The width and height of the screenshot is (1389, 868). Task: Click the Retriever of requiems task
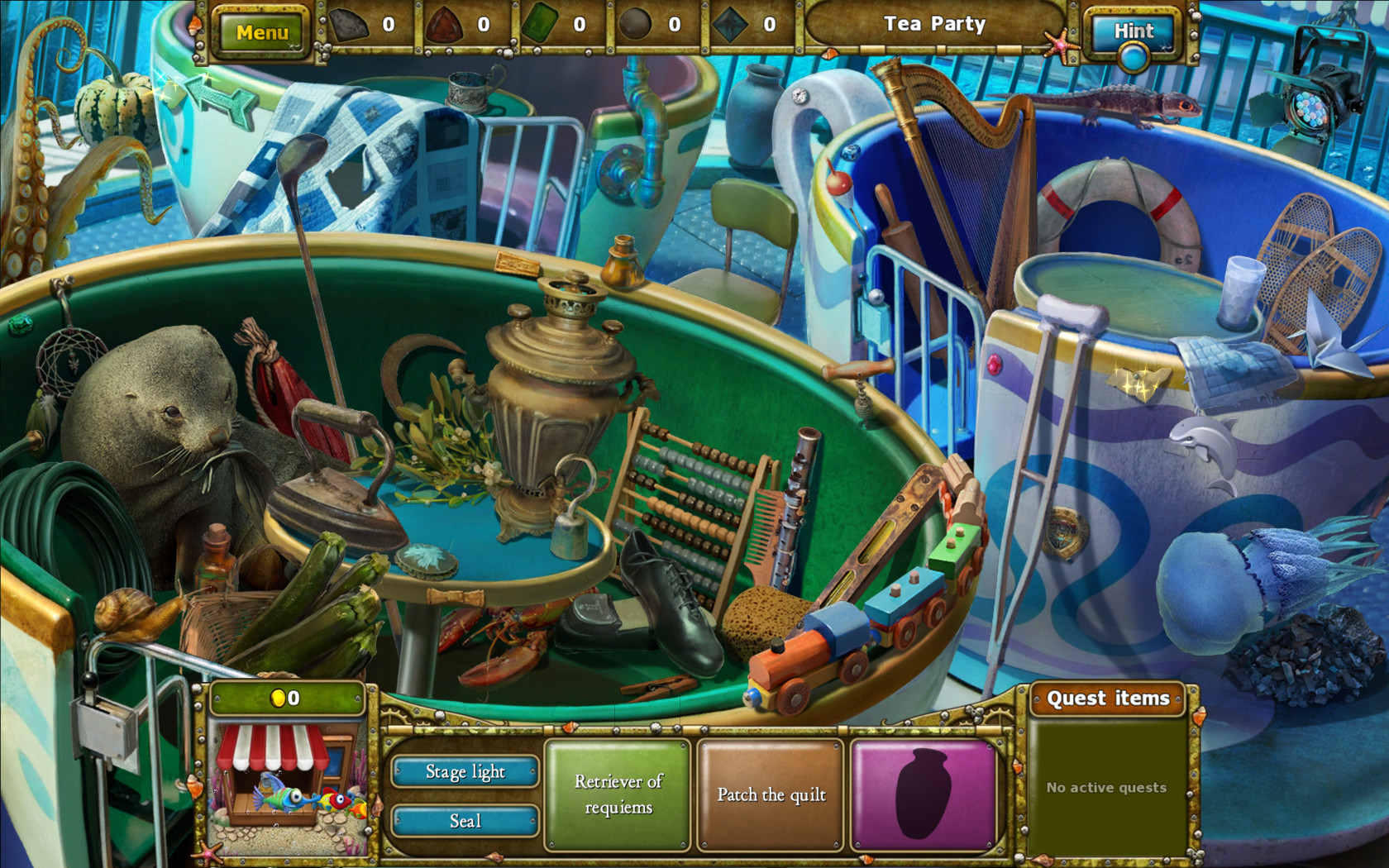pyautogui.click(x=618, y=794)
